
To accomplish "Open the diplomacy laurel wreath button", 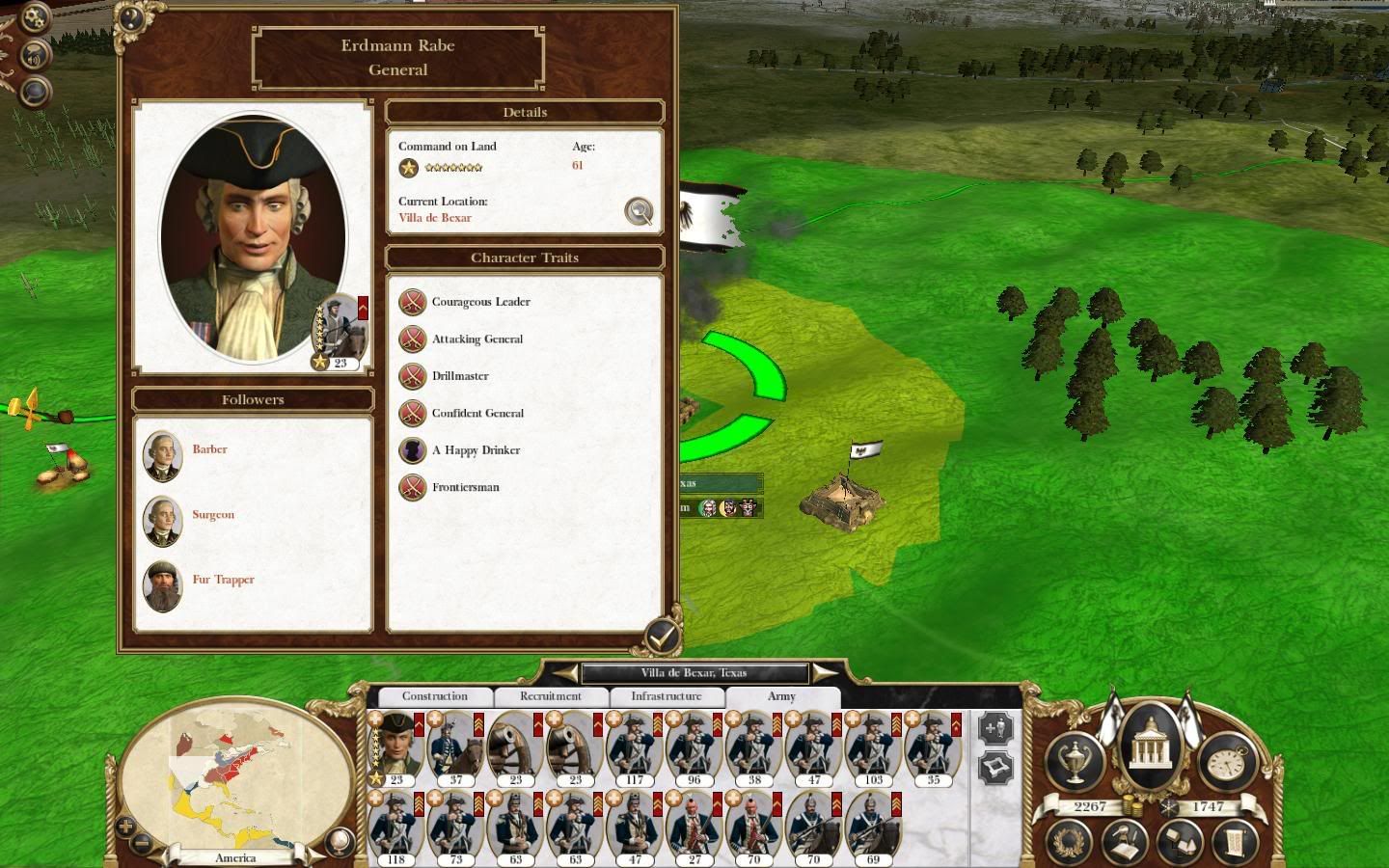I will click(x=1068, y=840).
